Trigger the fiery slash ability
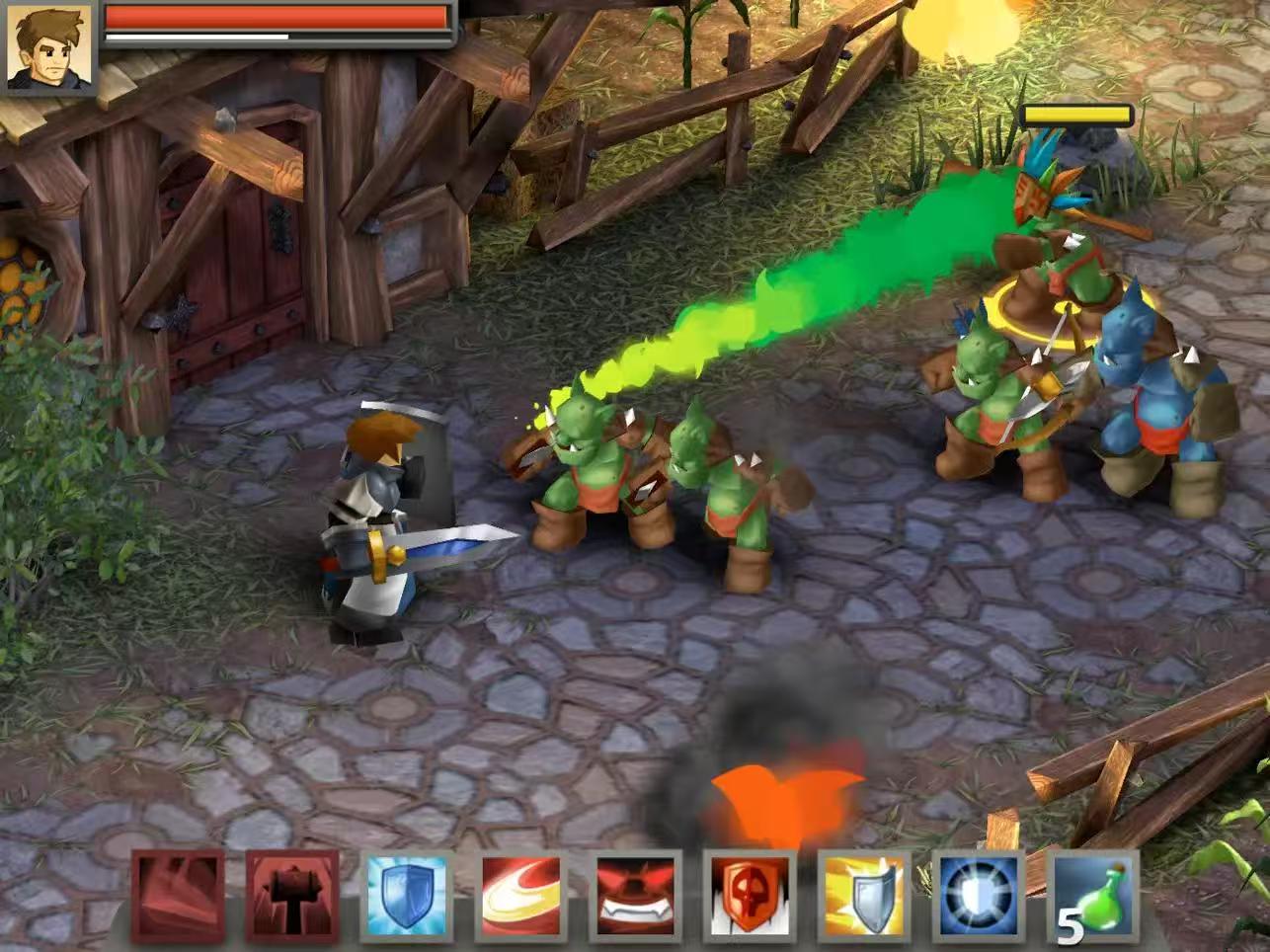The height and width of the screenshot is (952, 1270). 521,896
